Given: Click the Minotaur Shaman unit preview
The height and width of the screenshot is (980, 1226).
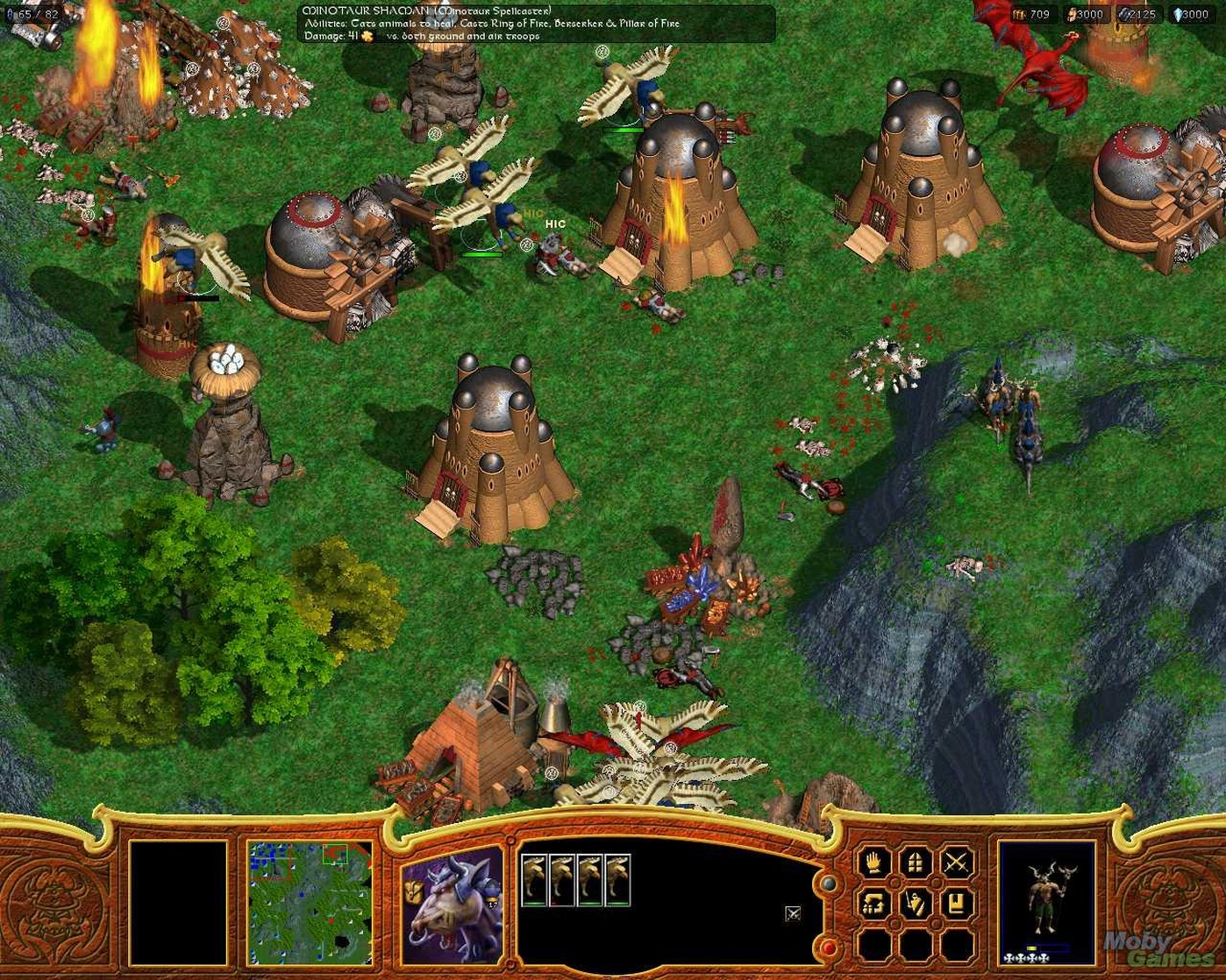Looking at the screenshot, I should pyautogui.click(x=1047, y=898).
